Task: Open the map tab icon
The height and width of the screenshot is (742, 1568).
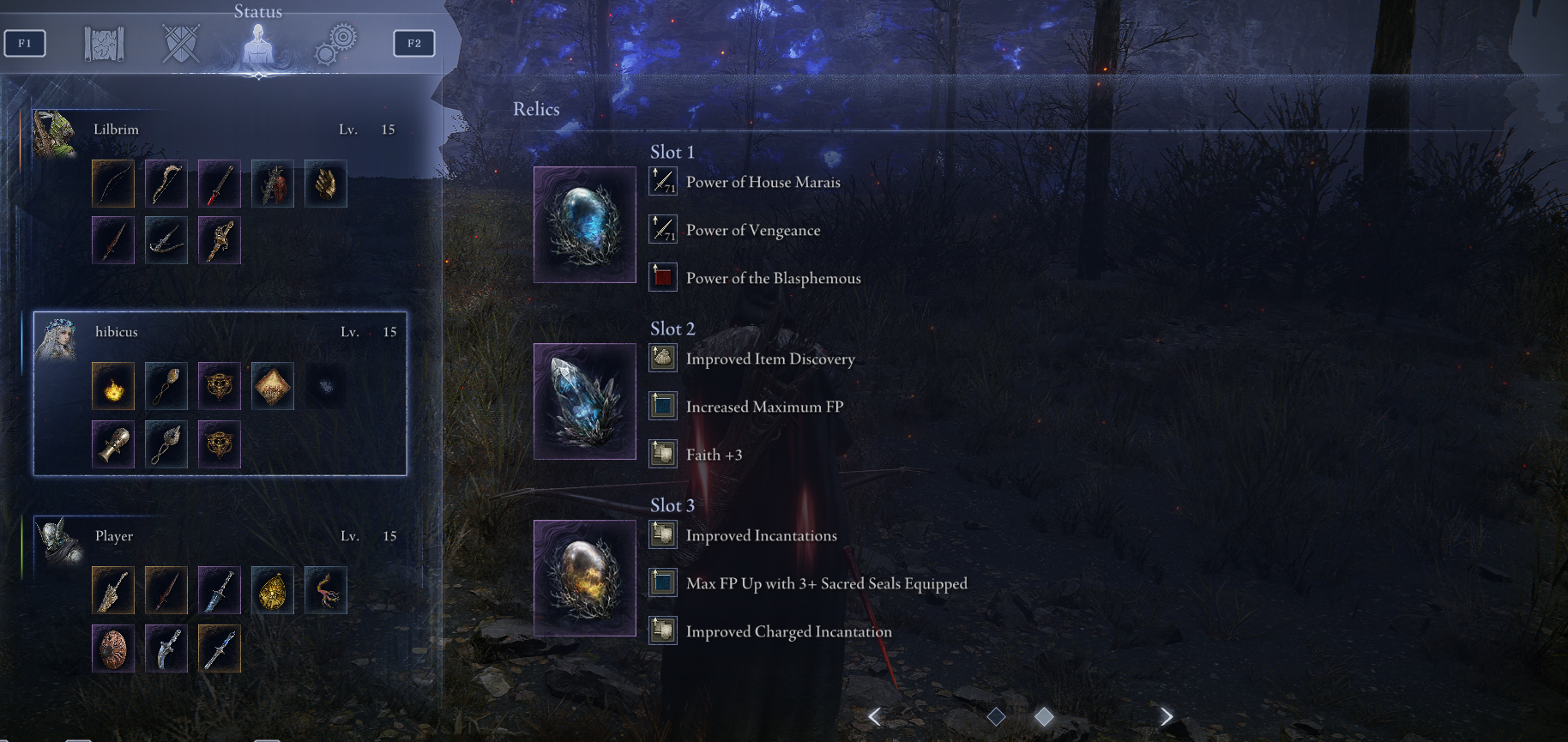Action: 104,44
